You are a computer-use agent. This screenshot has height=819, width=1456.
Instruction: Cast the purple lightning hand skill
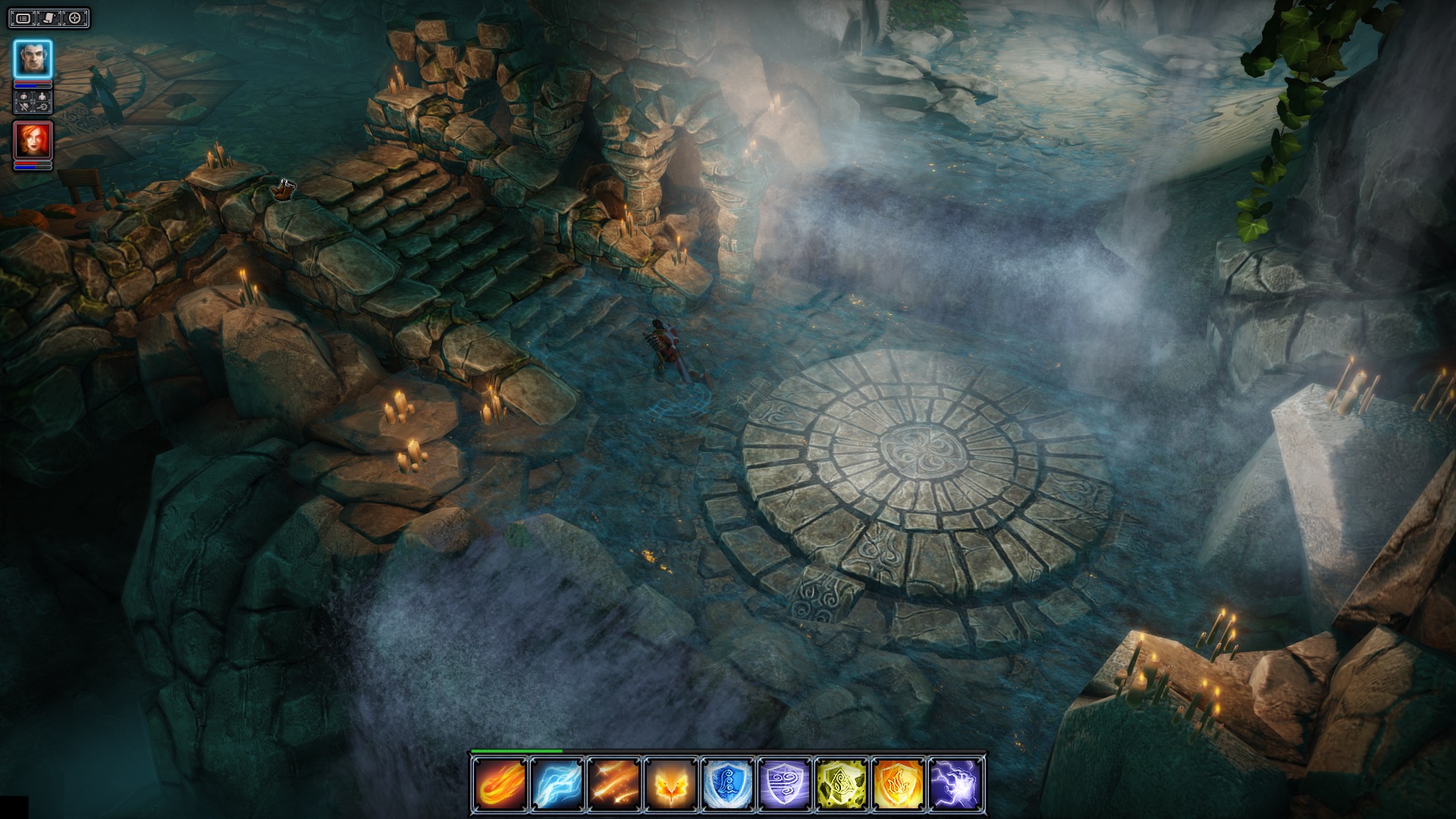[955, 784]
